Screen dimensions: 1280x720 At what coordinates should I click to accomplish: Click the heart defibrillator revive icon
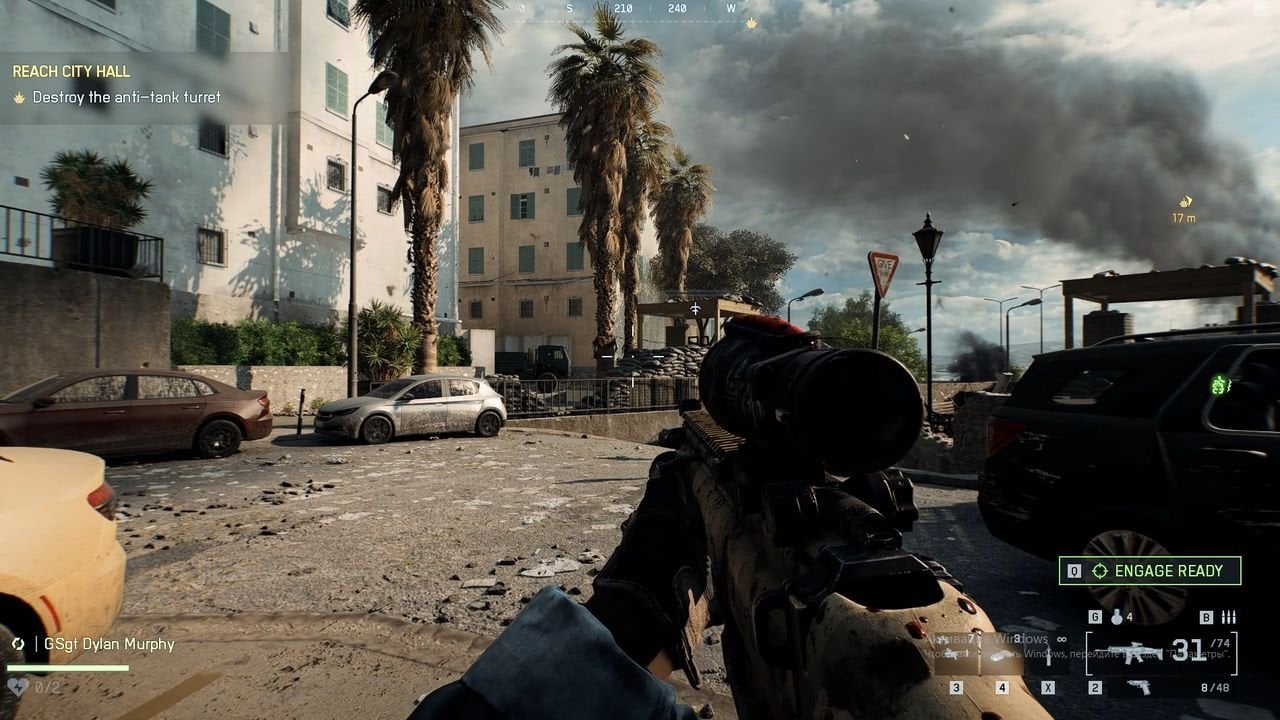click(18, 687)
